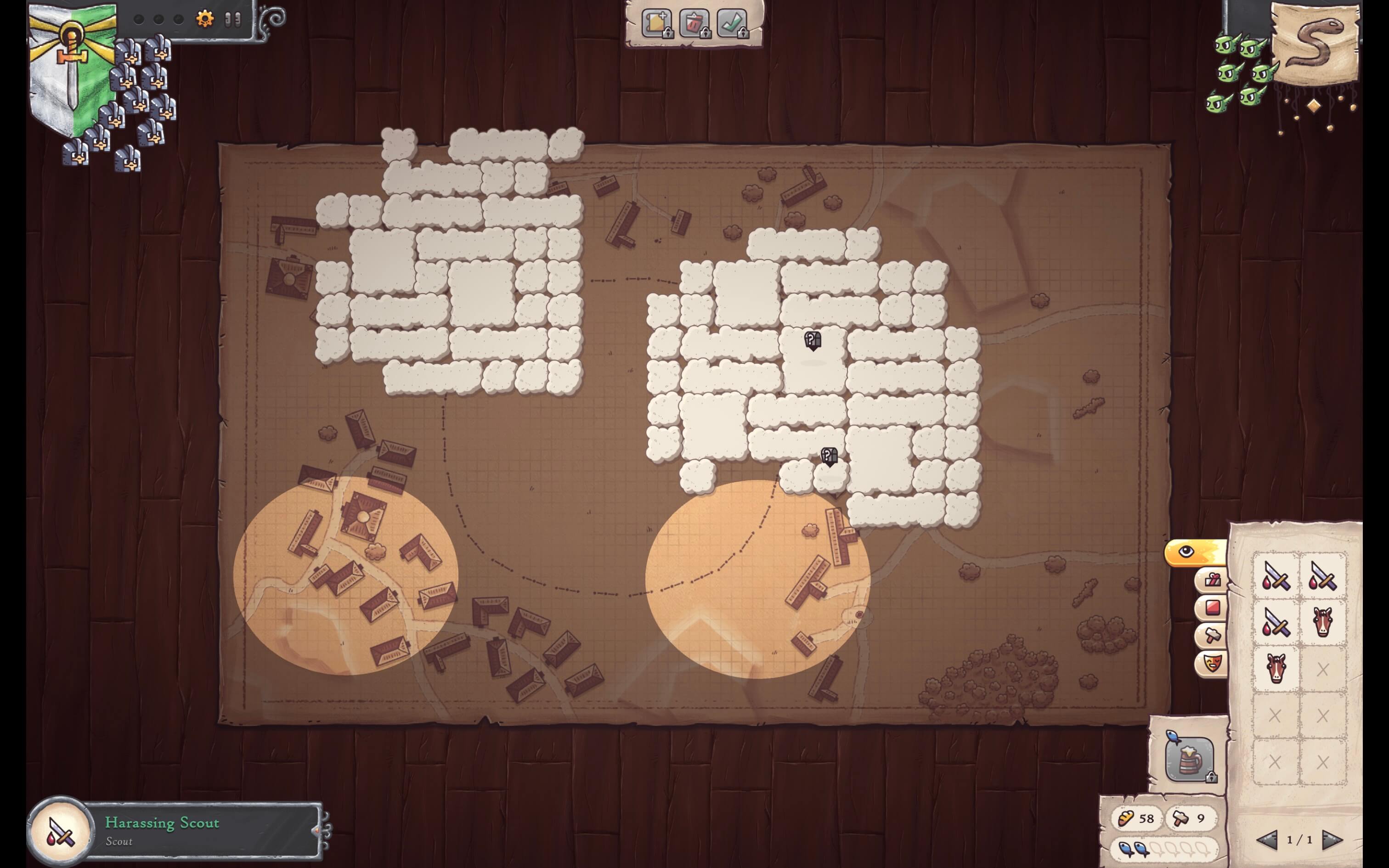Click the locked beer mug button
Screen dimensions: 1389x868
[x=1189, y=759]
